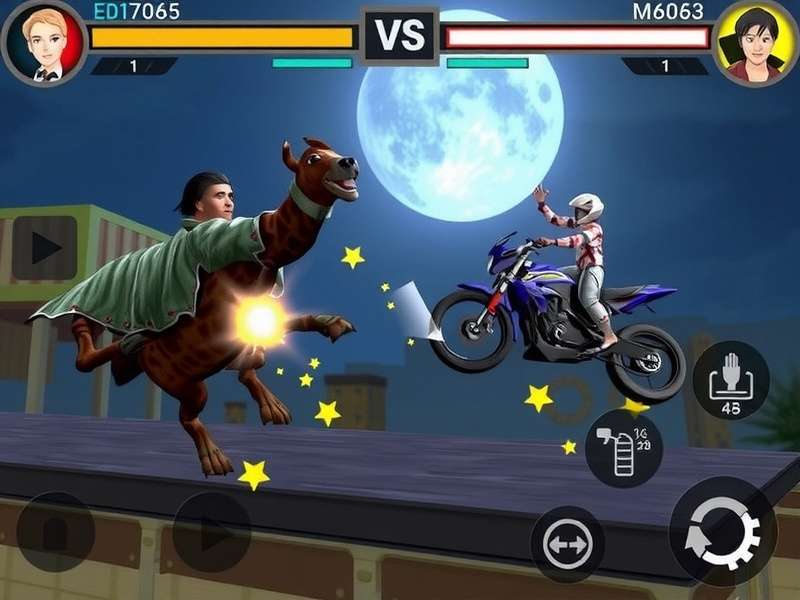Select the dark-haired opponent portrait
The height and width of the screenshot is (600, 800).
pyautogui.click(x=756, y=43)
